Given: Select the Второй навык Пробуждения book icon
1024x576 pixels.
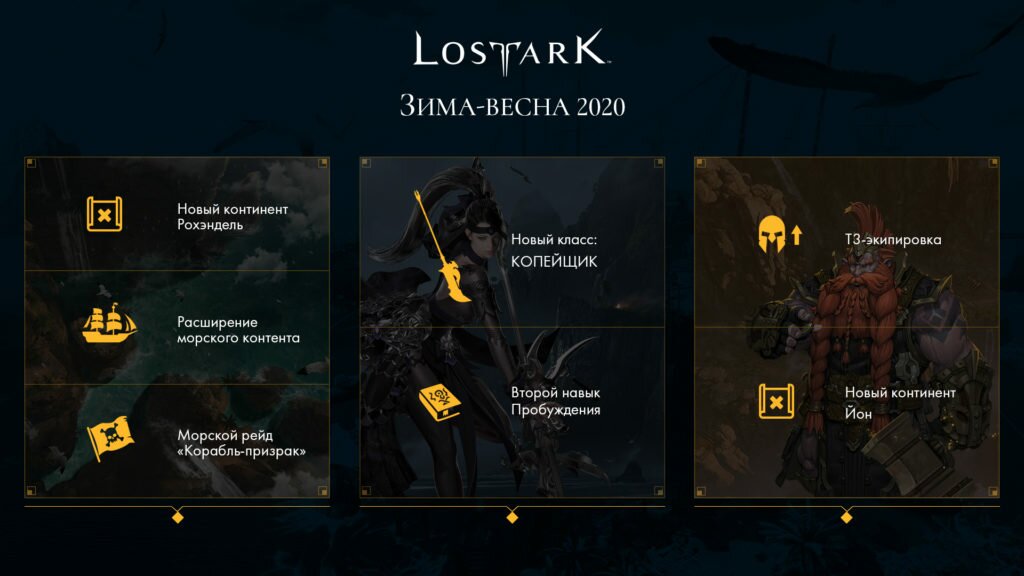Looking at the screenshot, I should click(440, 402).
